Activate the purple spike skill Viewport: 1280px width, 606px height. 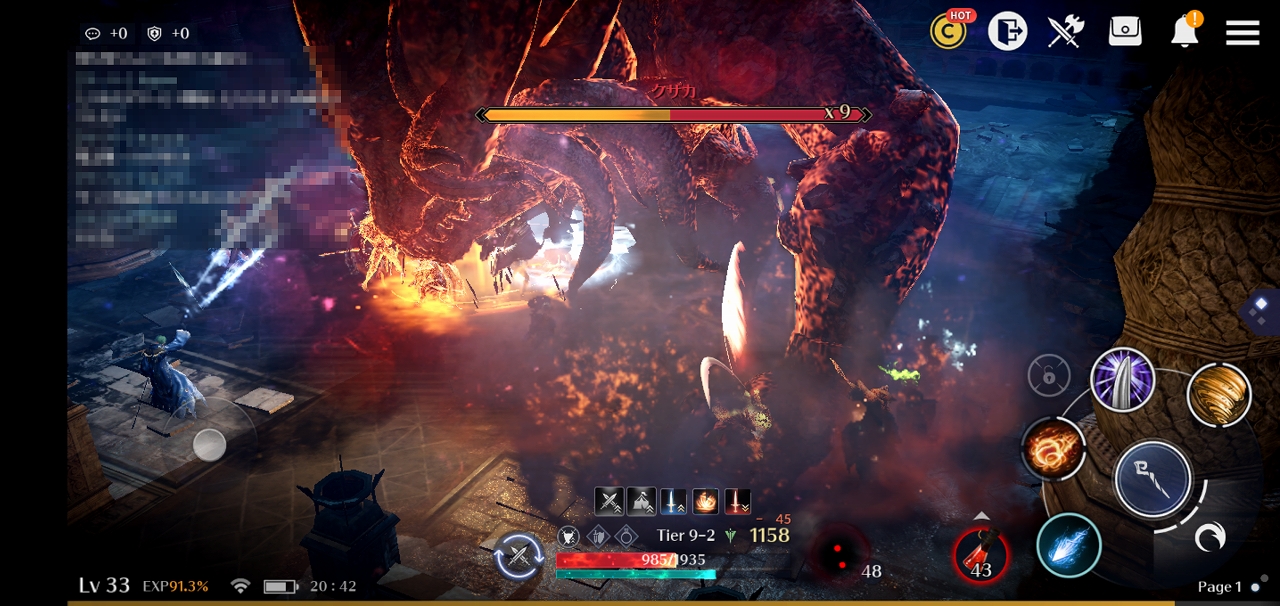click(x=1123, y=380)
